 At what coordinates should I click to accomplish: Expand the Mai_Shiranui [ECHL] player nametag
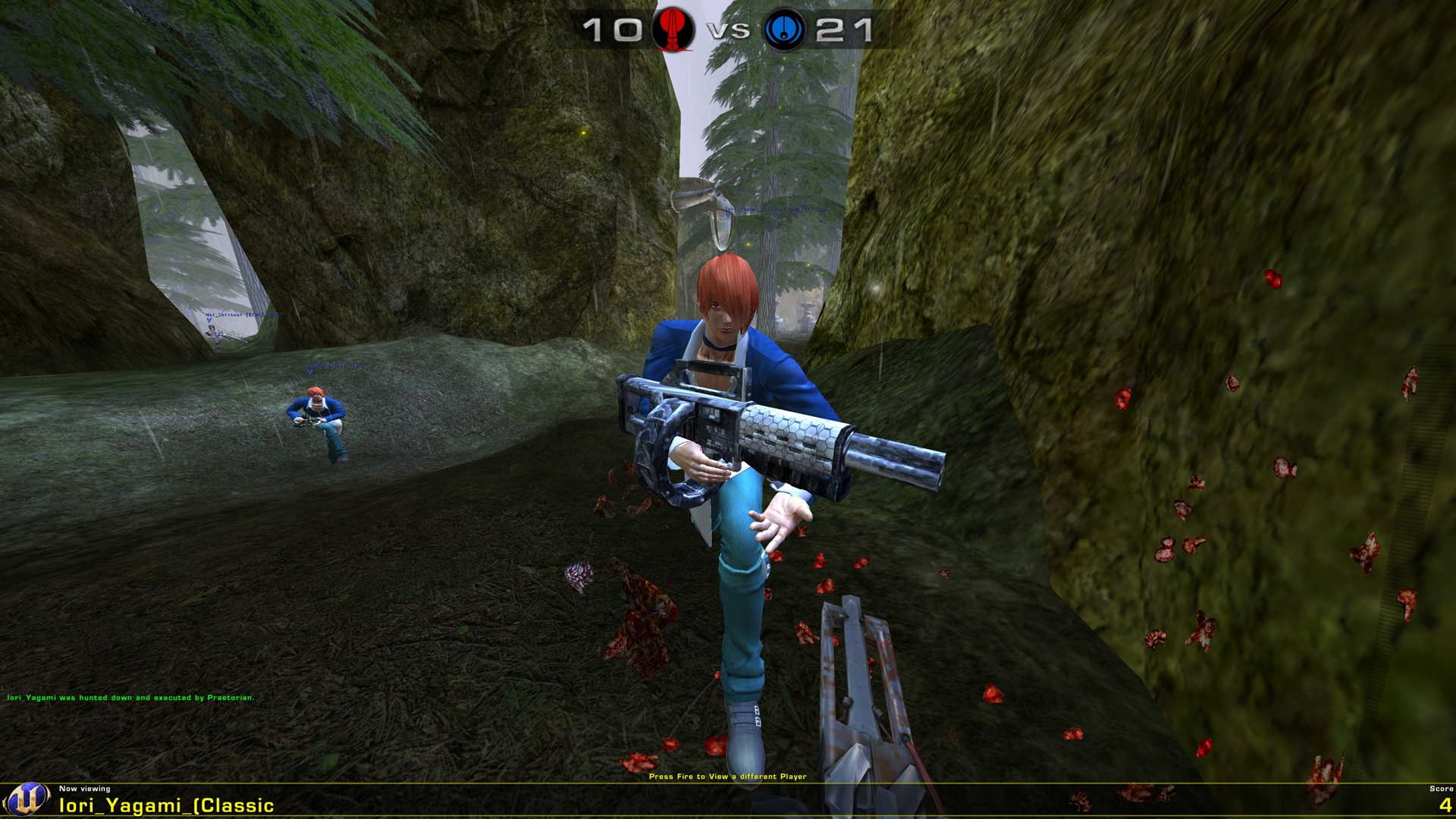click(x=243, y=315)
